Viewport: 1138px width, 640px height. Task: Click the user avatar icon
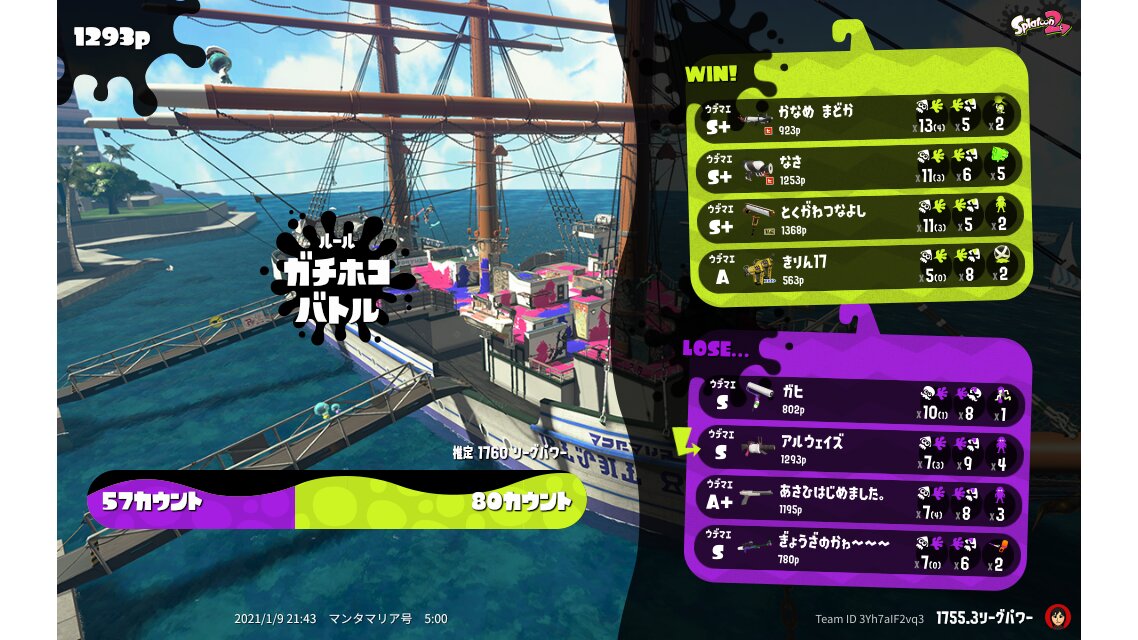(1057, 617)
